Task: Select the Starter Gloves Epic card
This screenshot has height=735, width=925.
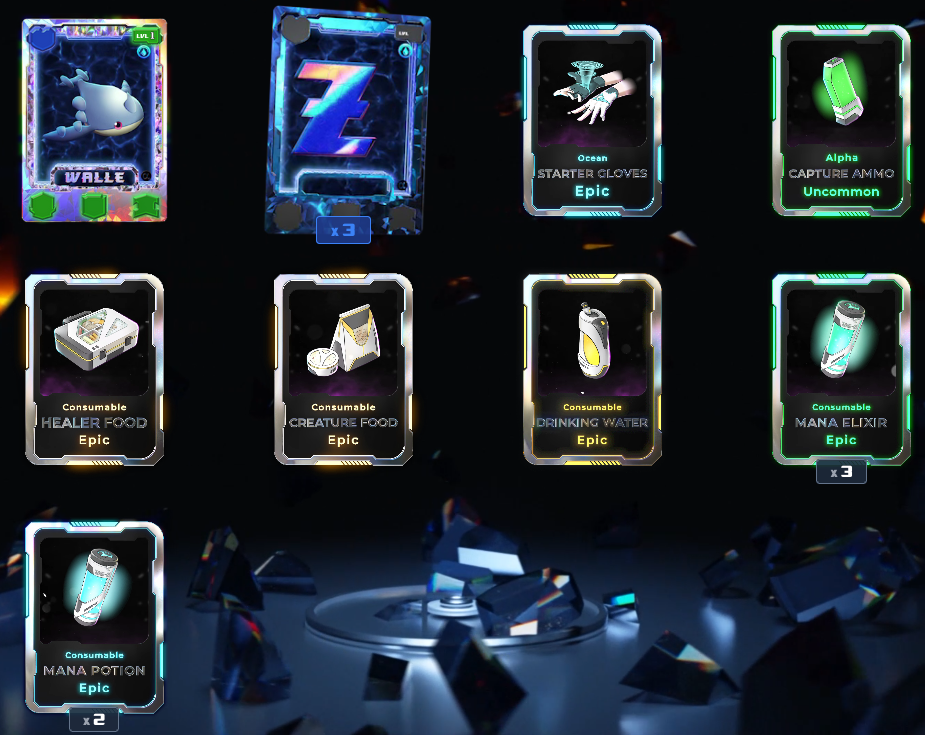Action: click(x=592, y=120)
